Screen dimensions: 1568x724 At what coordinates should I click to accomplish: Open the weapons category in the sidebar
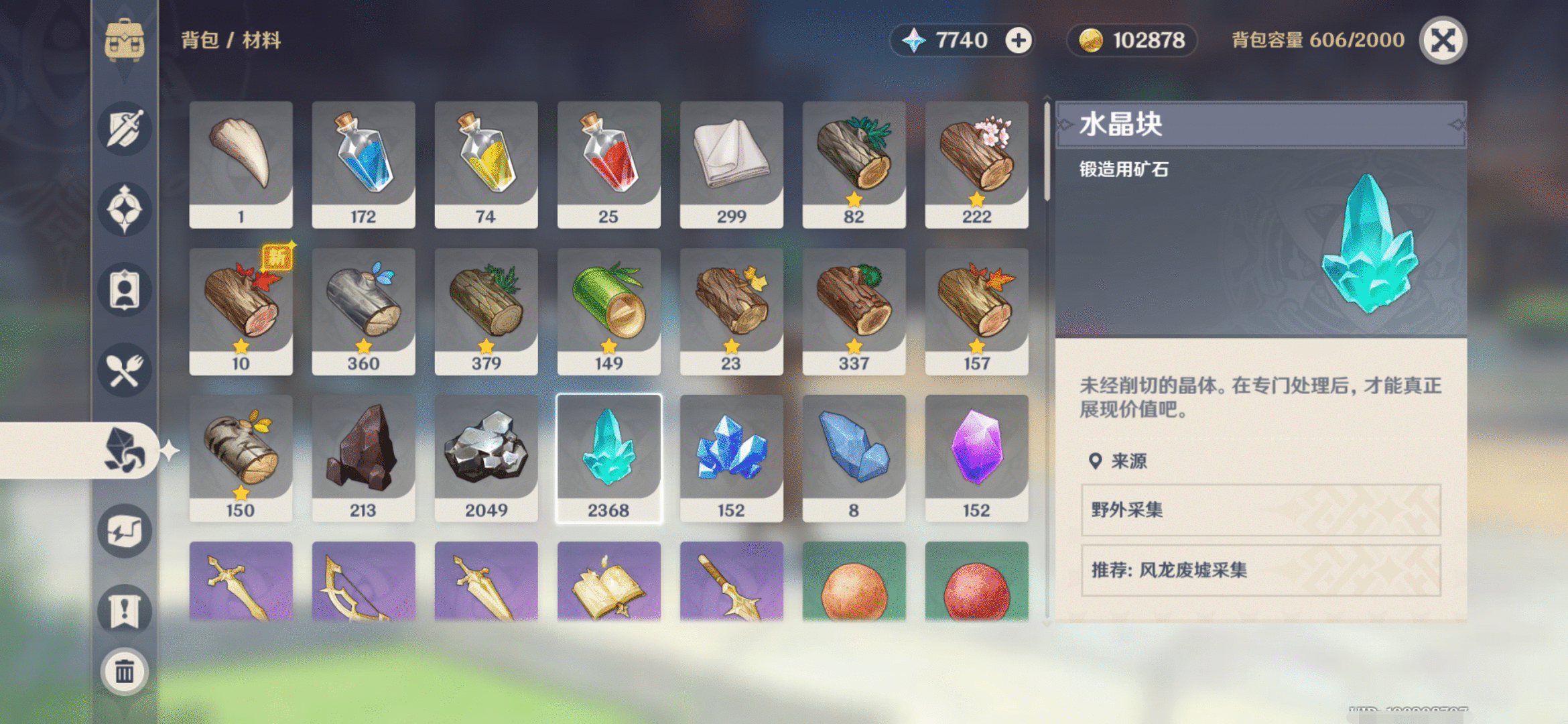click(124, 129)
